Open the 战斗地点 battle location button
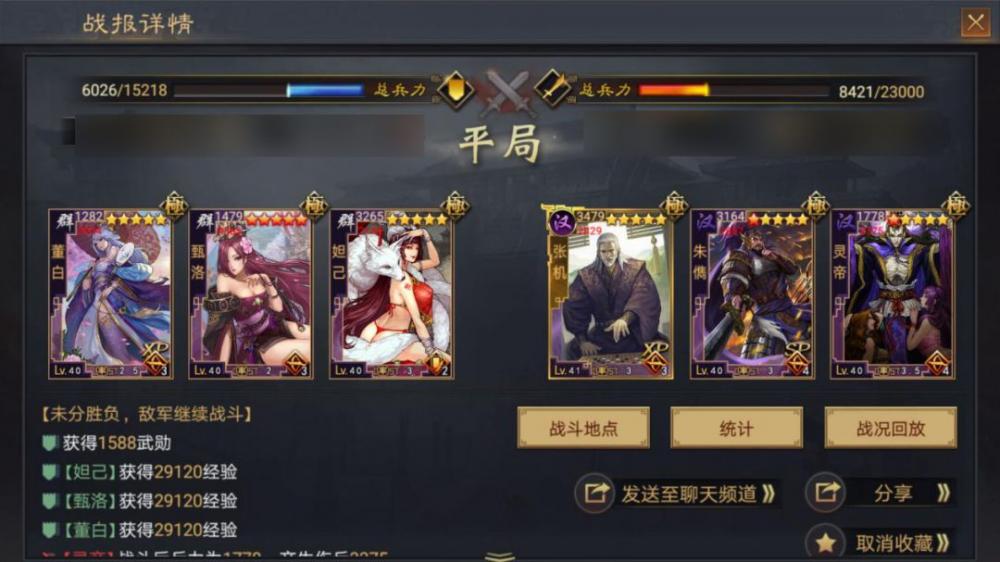Viewport: 1000px width, 562px height. click(x=583, y=428)
